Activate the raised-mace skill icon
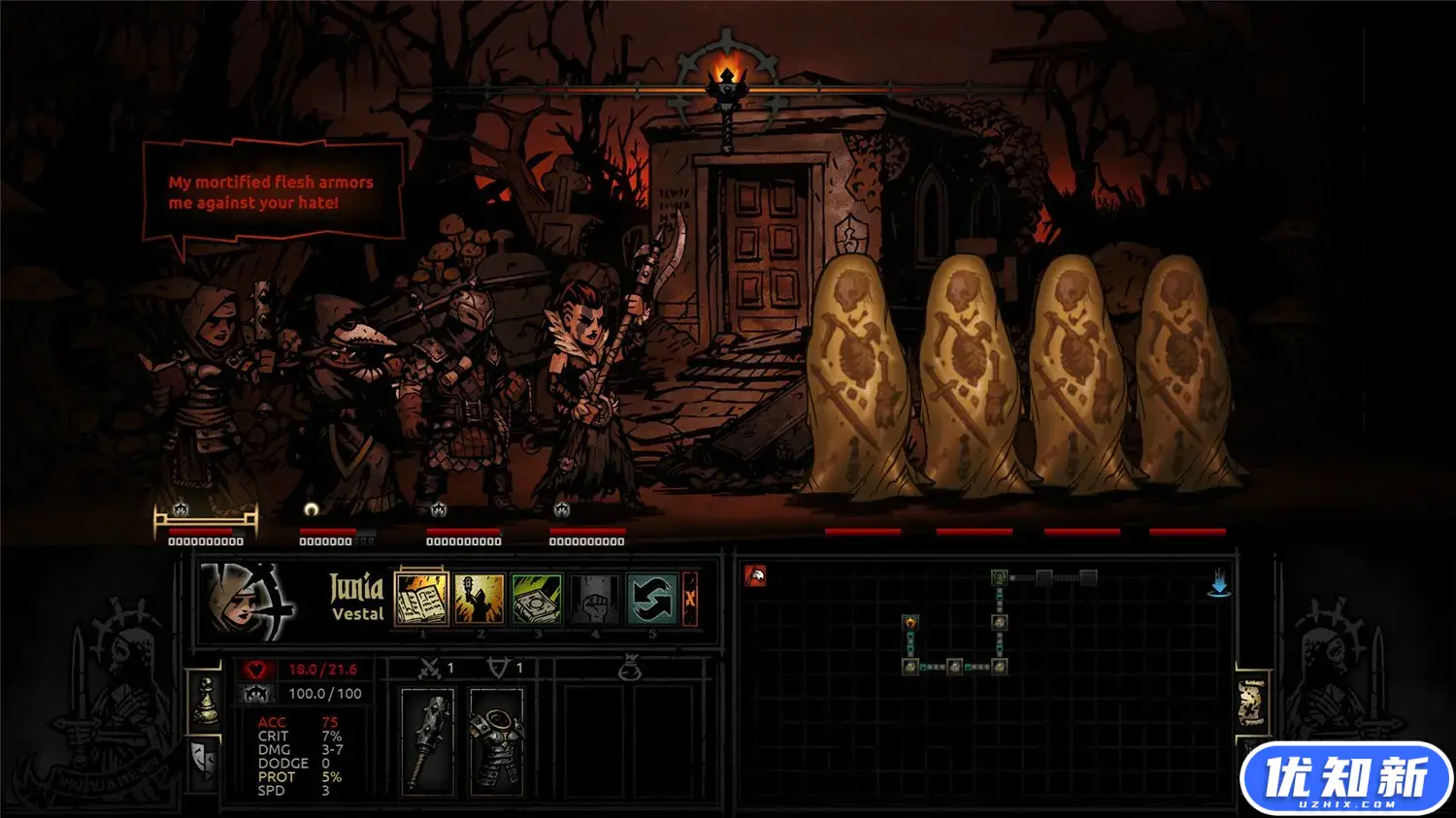Image resolution: width=1456 pixels, height=818 pixels. (480, 599)
